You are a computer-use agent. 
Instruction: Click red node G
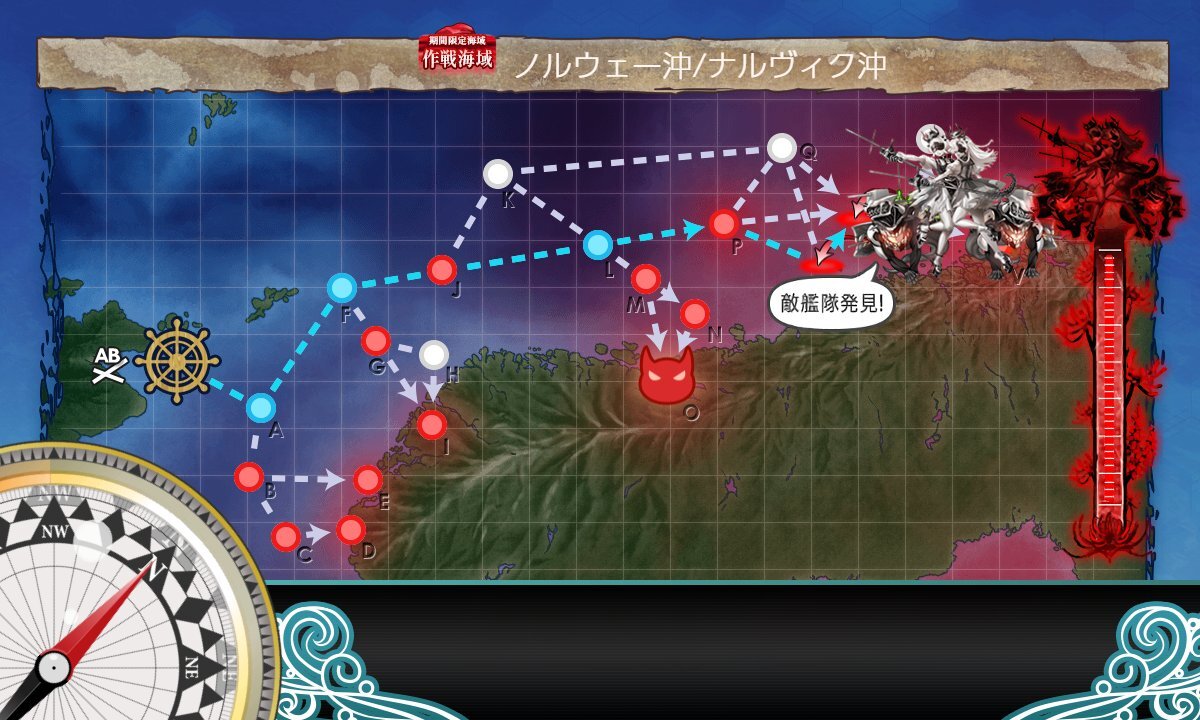(375, 340)
